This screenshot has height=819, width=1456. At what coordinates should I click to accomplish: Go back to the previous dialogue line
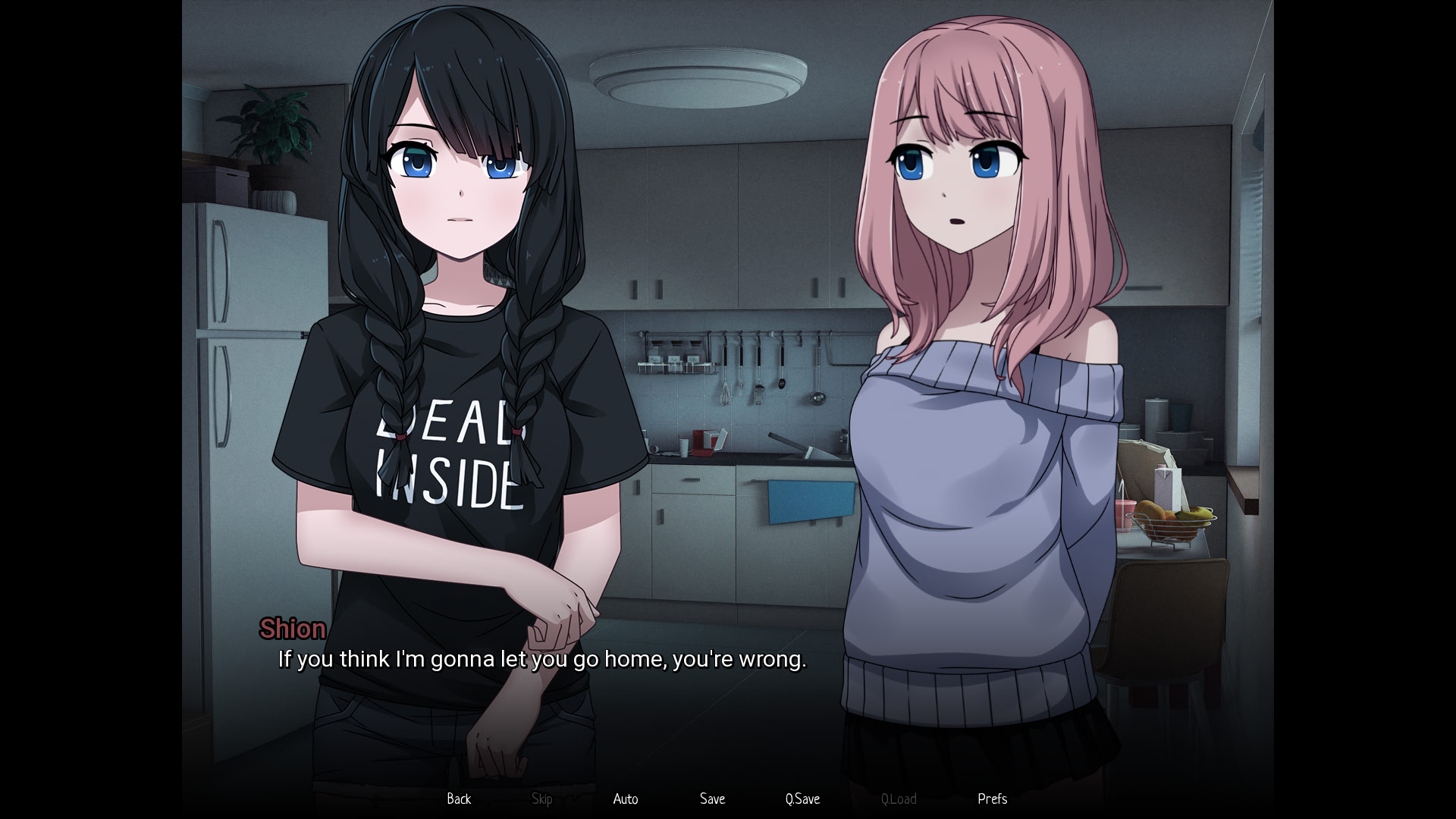pos(459,799)
